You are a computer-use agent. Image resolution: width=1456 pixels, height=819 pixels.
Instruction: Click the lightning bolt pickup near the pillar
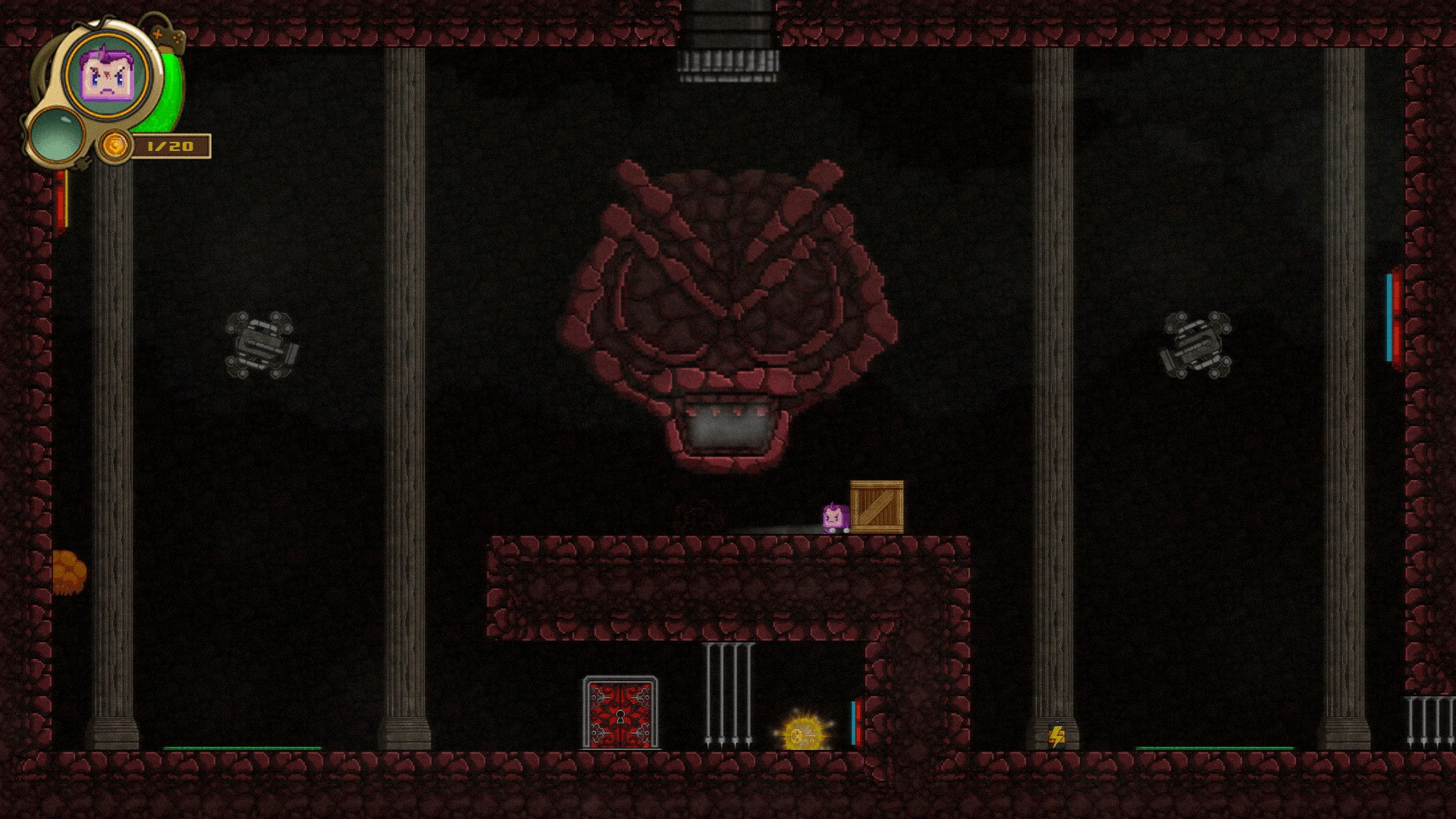coord(1059,735)
